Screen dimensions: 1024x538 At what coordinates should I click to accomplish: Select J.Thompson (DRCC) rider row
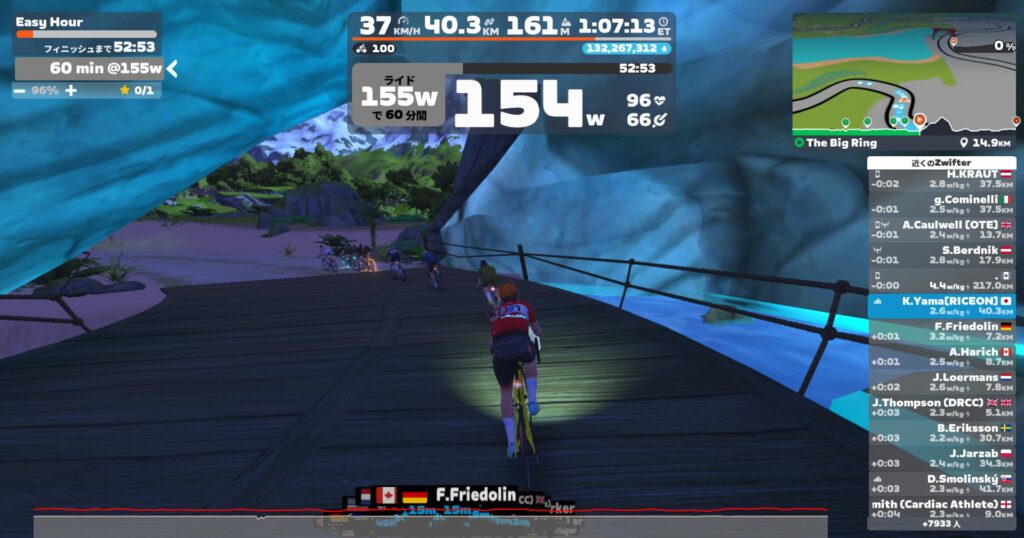coord(941,407)
